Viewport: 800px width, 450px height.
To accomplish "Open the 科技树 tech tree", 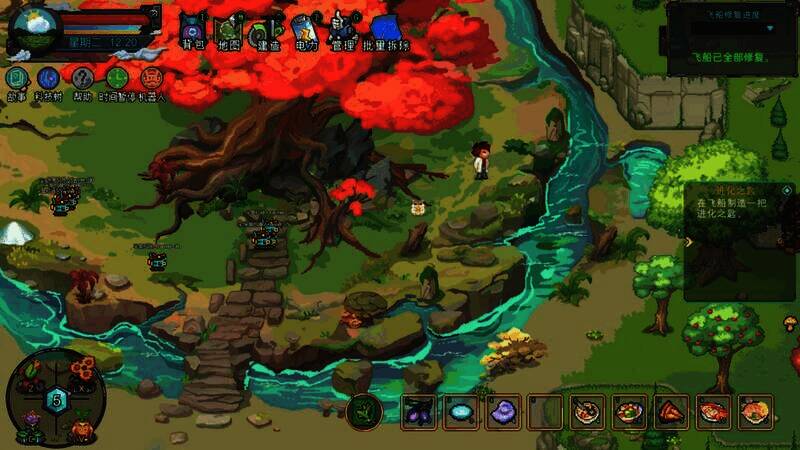I will click(x=49, y=79).
